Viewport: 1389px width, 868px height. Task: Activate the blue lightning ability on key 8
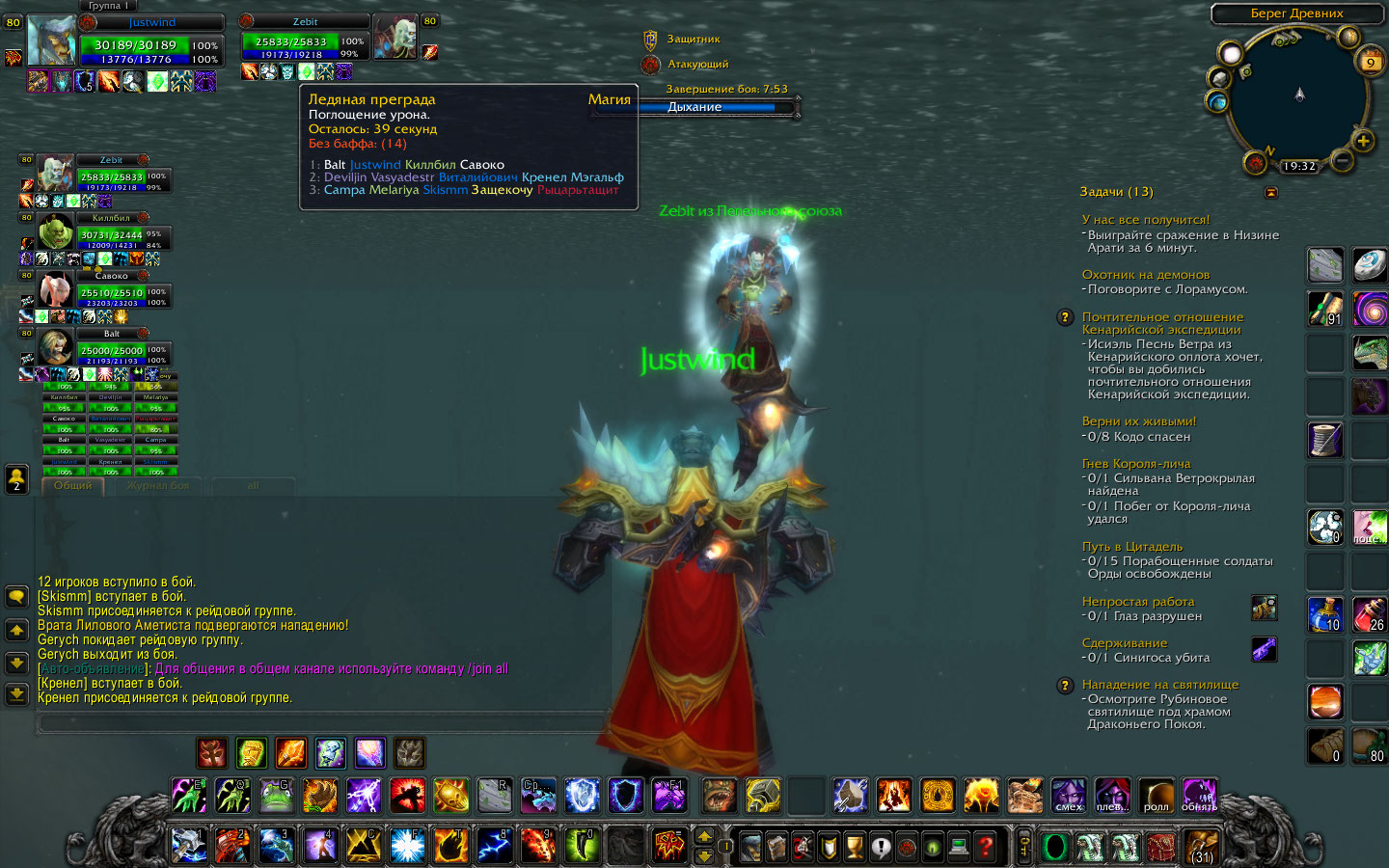[494, 846]
